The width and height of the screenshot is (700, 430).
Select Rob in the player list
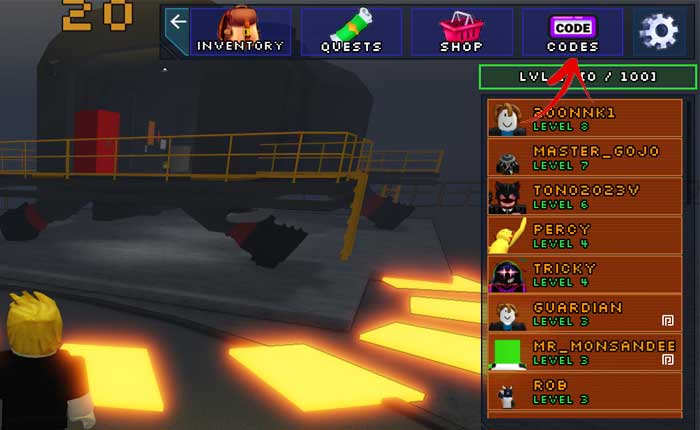point(585,391)
